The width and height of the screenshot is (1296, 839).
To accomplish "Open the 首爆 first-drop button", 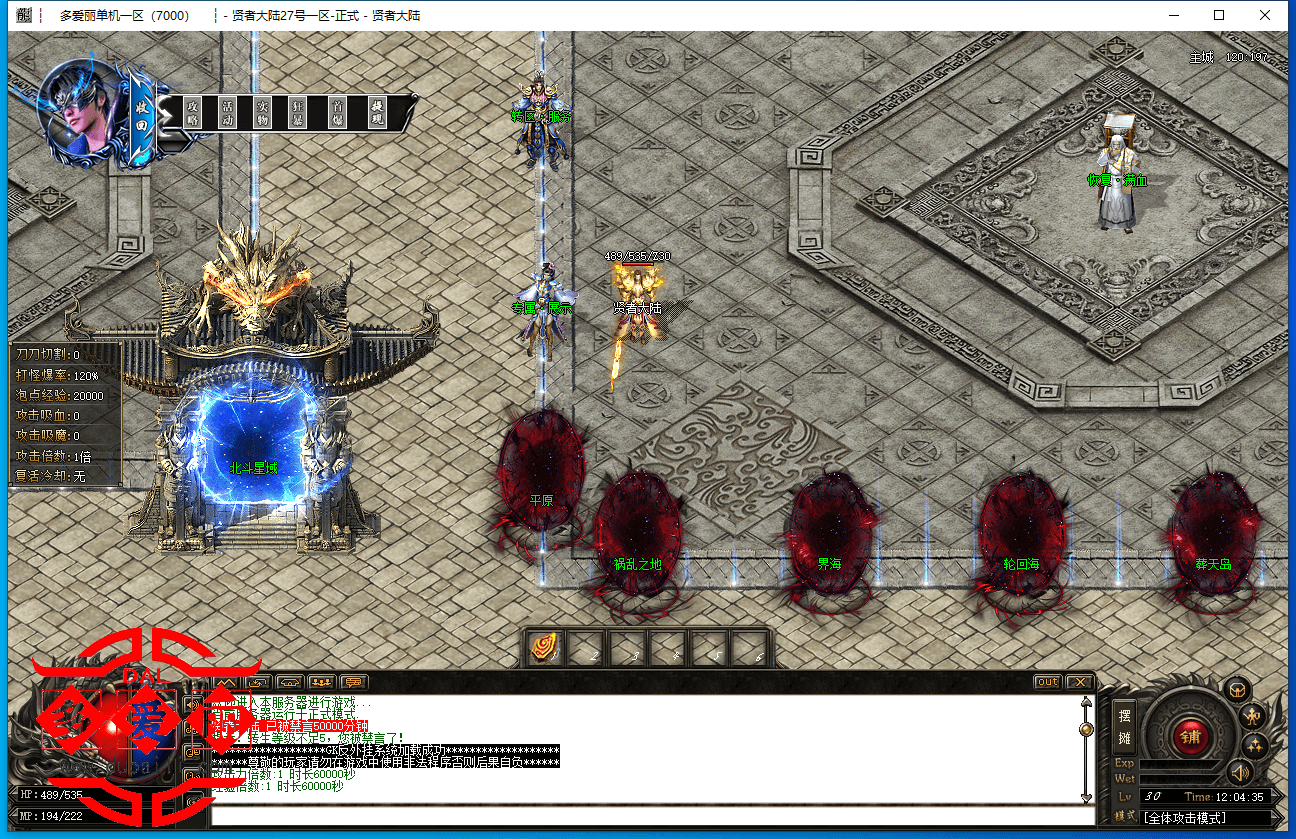I will point(339,112).
